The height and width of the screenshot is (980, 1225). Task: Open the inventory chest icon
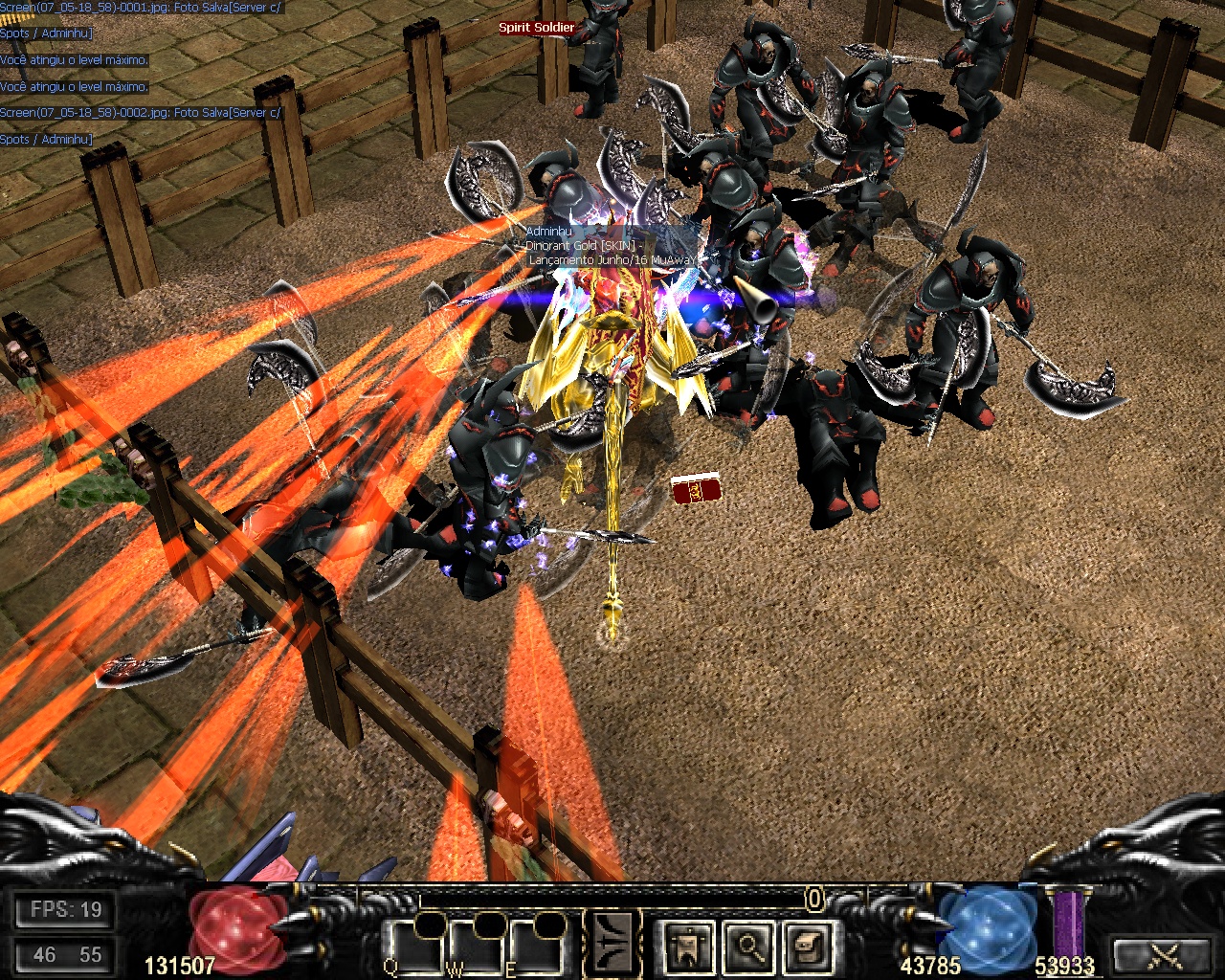(x=809, y=947)
